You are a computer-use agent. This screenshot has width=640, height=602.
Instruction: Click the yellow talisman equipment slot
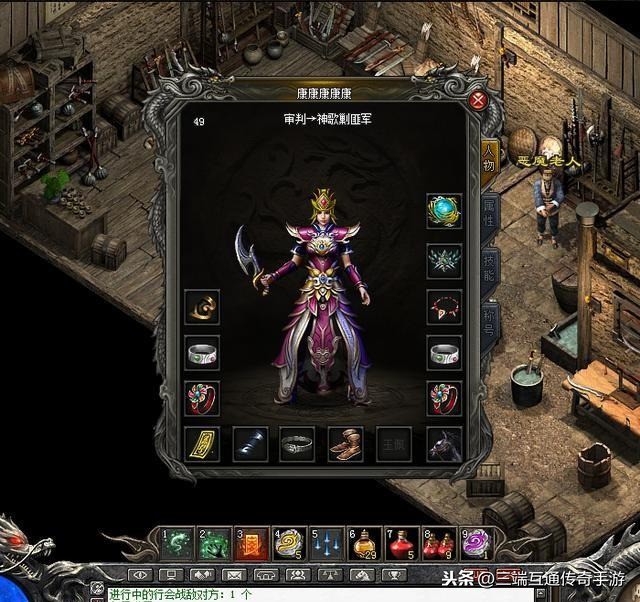coord(202,443)
